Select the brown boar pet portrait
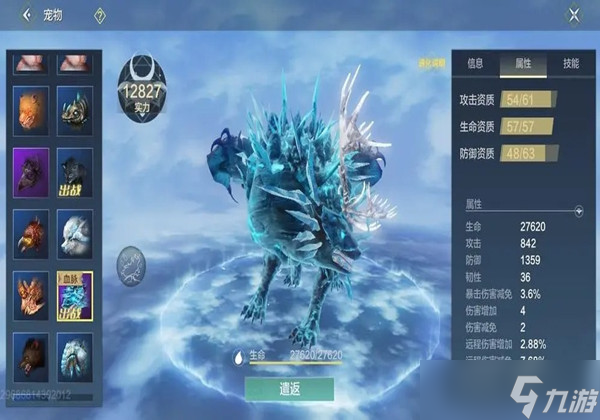 31,353
